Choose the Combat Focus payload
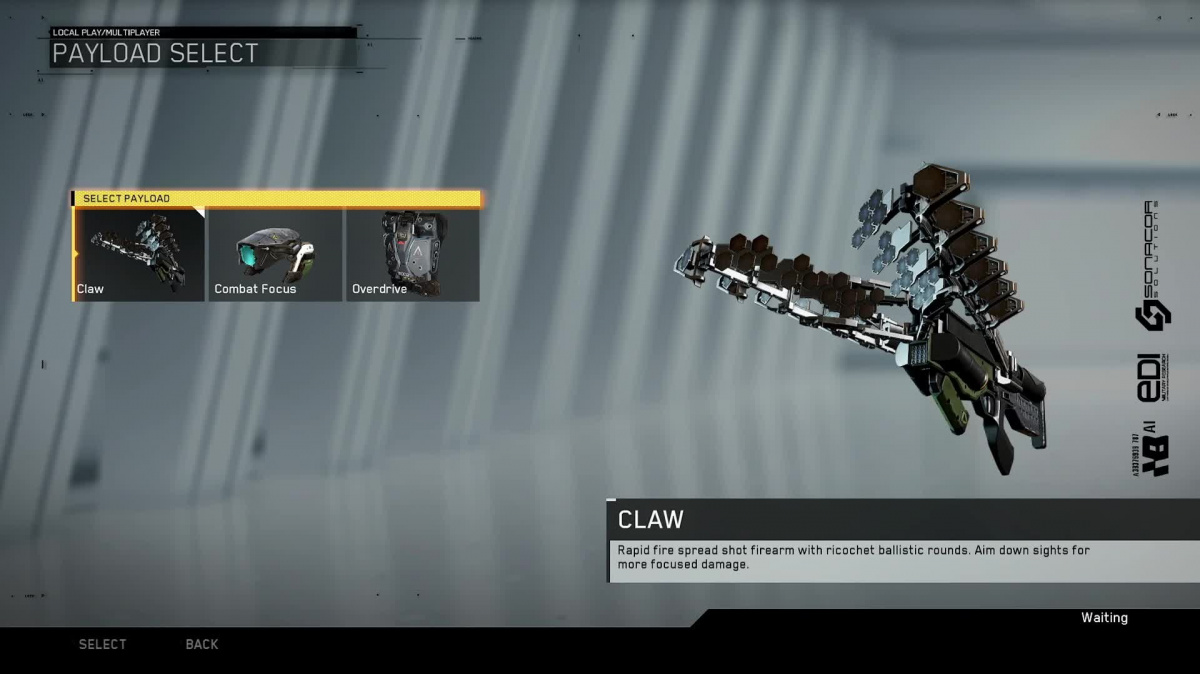 click(275, 255)
